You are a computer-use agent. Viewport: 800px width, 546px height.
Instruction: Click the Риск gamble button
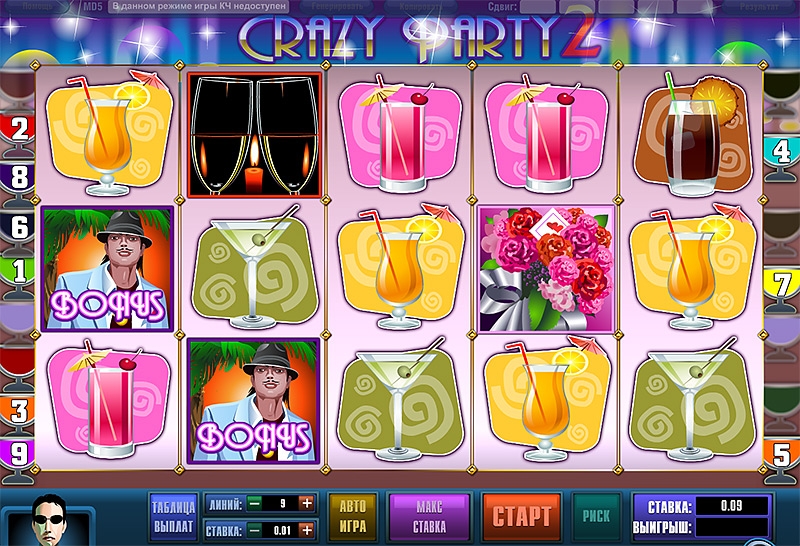(x=596, y=516)
